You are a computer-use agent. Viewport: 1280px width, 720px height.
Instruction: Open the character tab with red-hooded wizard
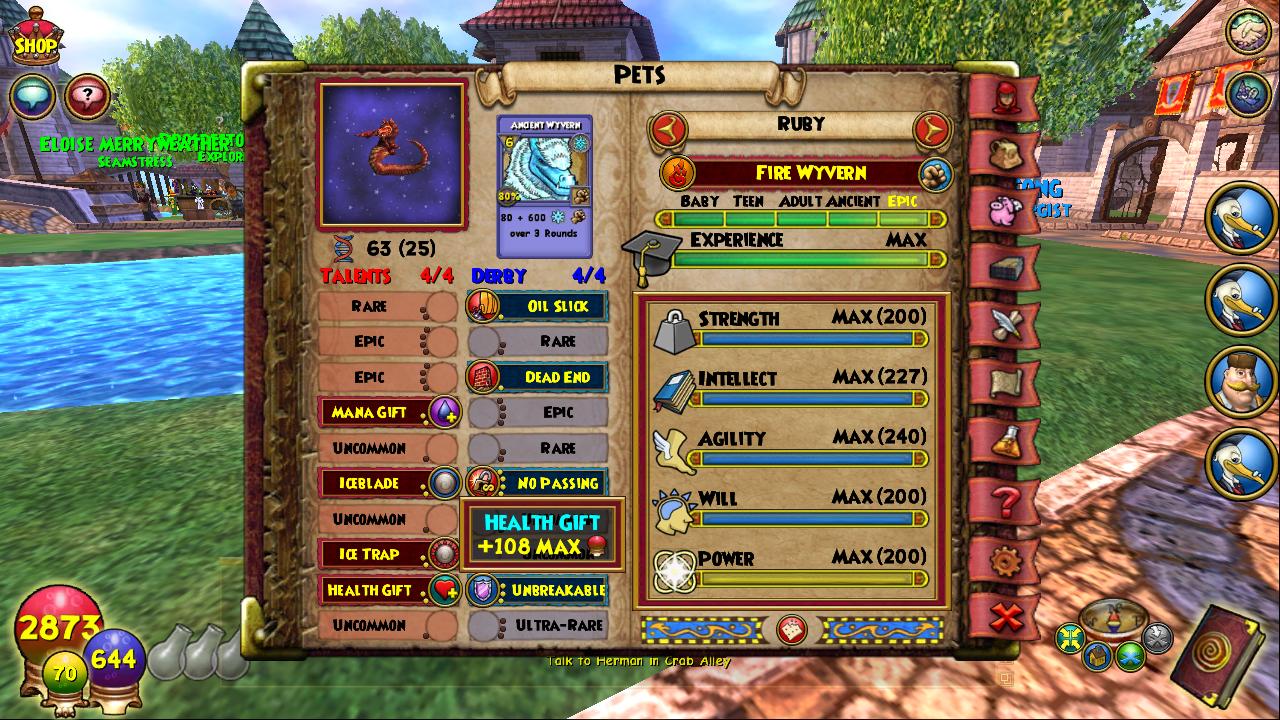(x=1004, y=96)
